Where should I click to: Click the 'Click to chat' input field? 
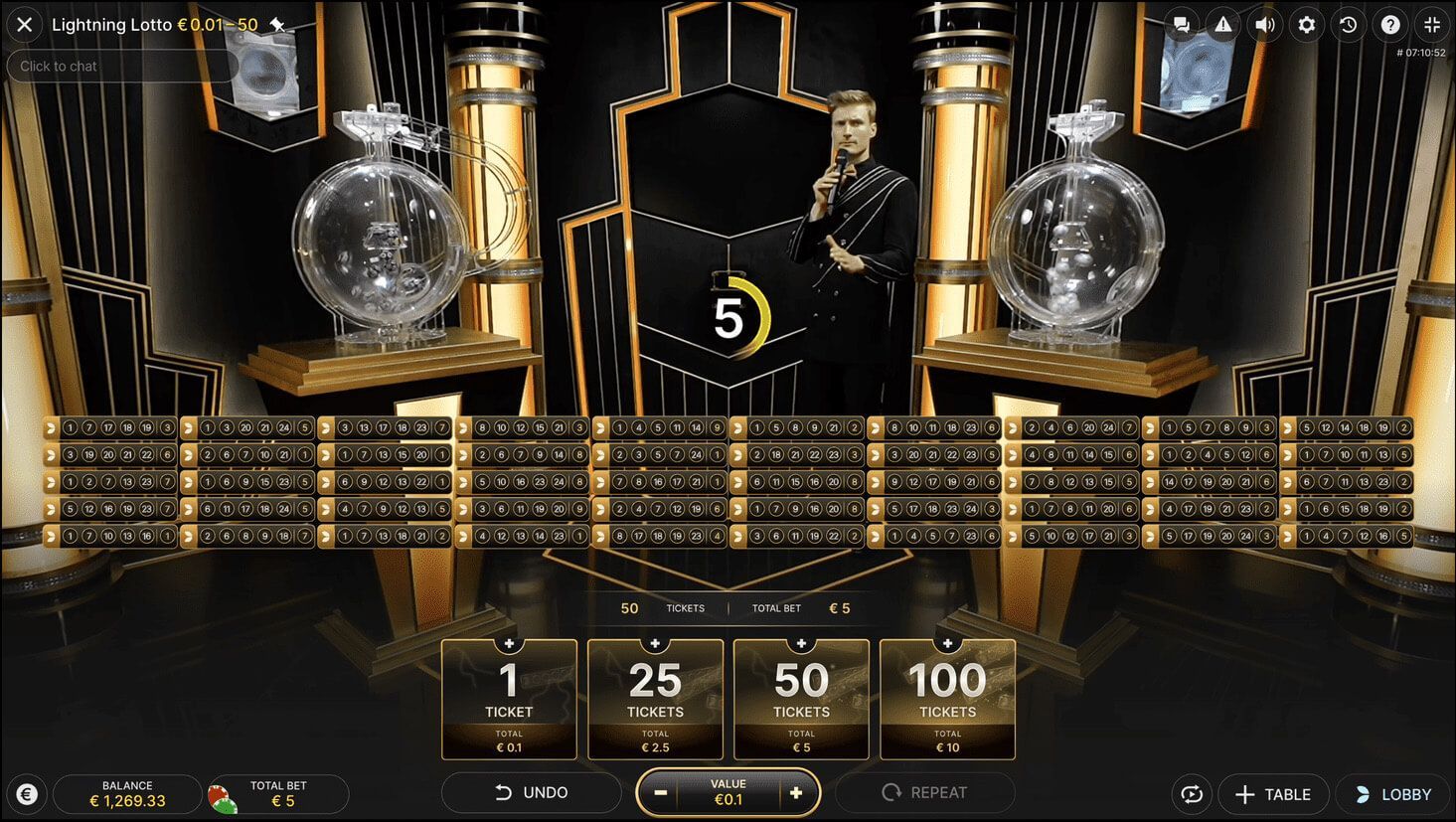119,66
